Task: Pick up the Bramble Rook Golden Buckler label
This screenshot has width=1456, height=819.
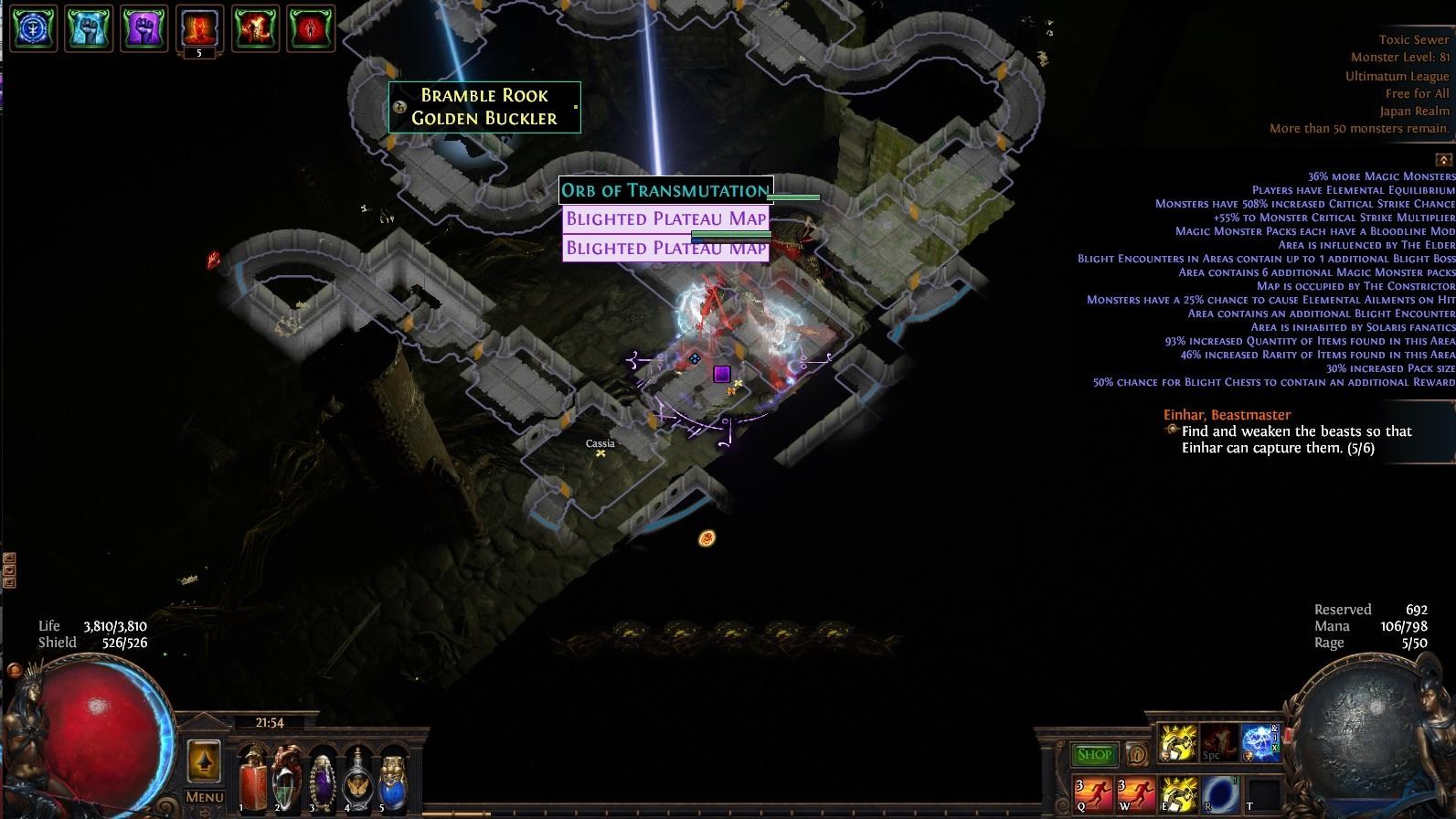Action: click(x=484, y=107)
